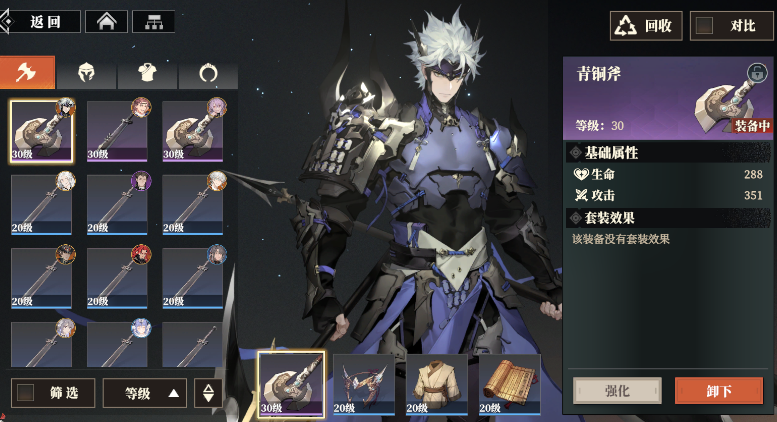The height and width of the screenshot is (422, 777).
Task: Switch to the helmet tab
Action: (x=87, y=73)
